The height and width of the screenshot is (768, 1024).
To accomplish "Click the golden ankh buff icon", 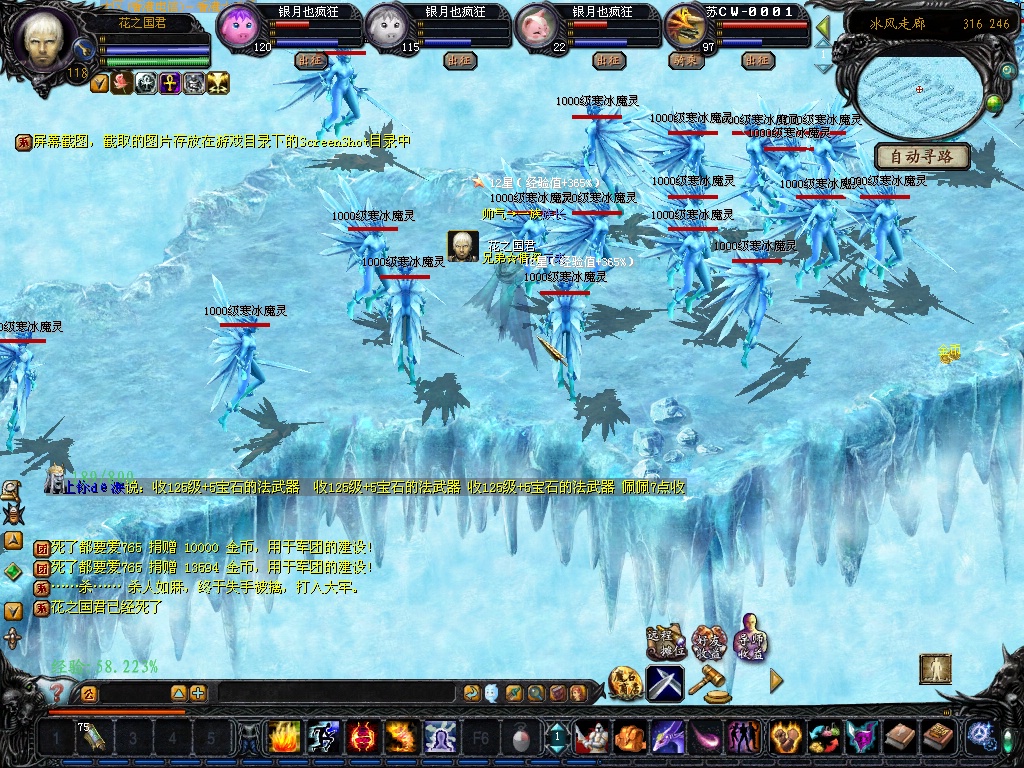I will (x=169, y=83).
